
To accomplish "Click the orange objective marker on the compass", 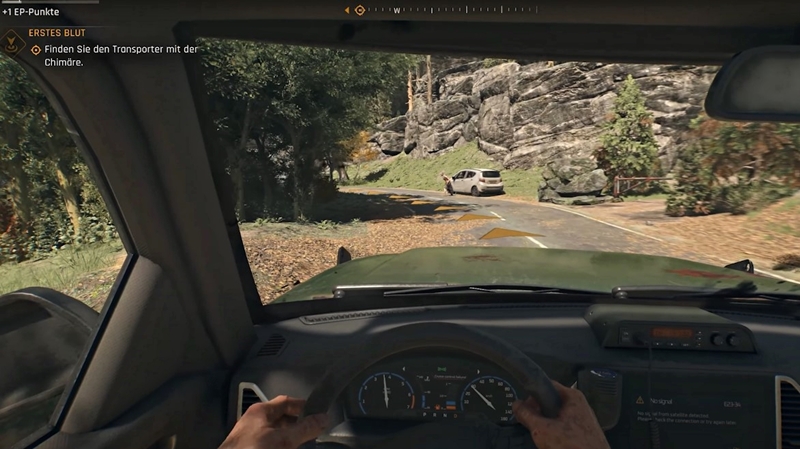I will 360,10.
